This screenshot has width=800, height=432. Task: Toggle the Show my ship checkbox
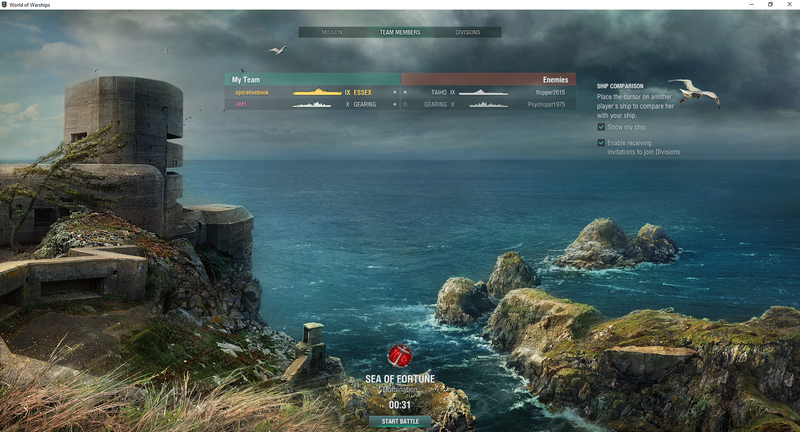click(x=601, y=127)
